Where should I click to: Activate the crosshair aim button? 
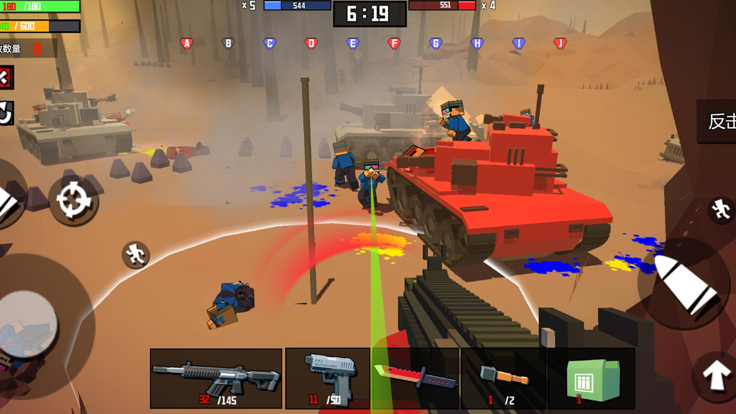pyautogui.click(x=73, y=201)
